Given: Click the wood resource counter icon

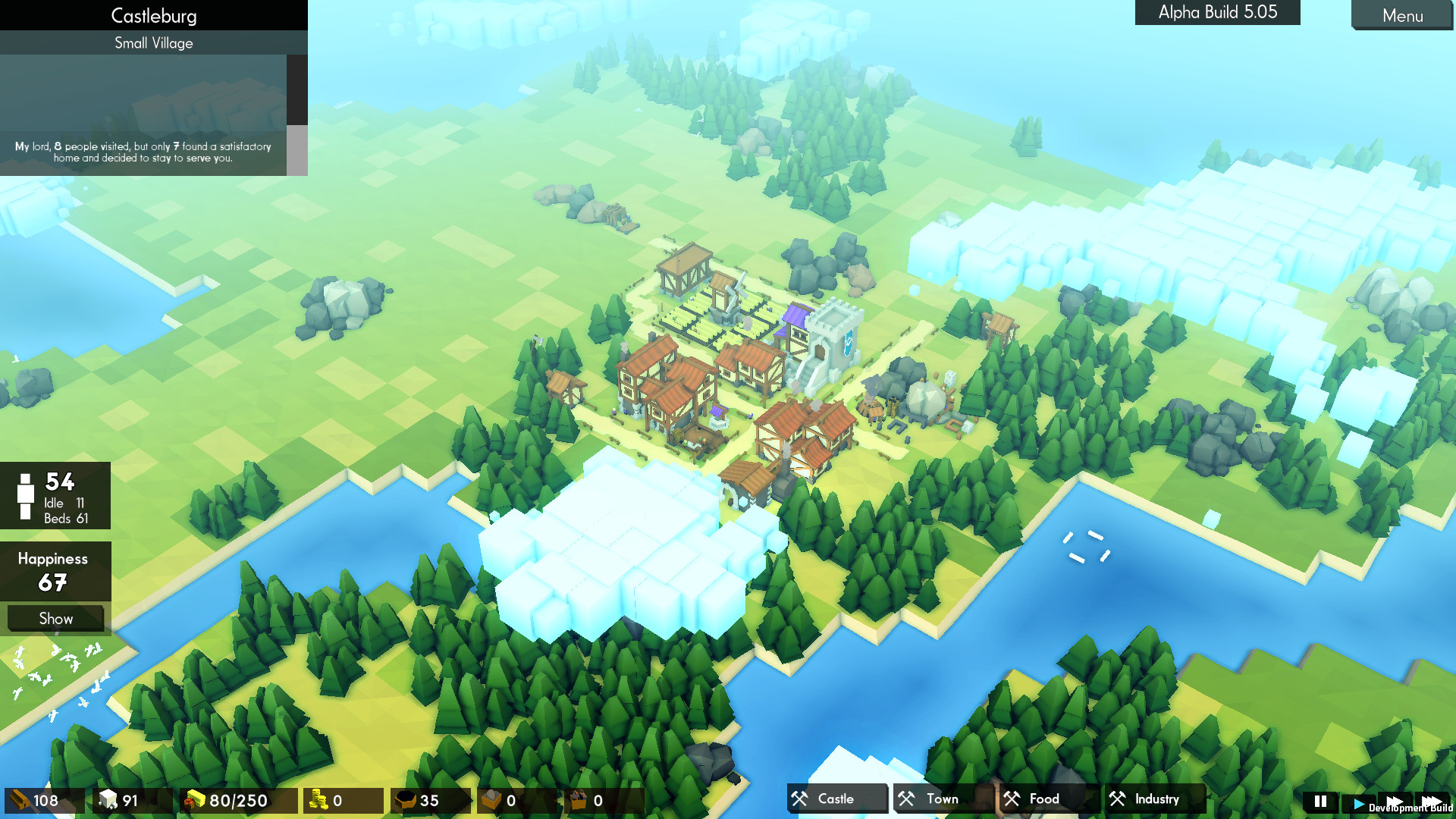Looking at the screenshot, I should 20,800.
